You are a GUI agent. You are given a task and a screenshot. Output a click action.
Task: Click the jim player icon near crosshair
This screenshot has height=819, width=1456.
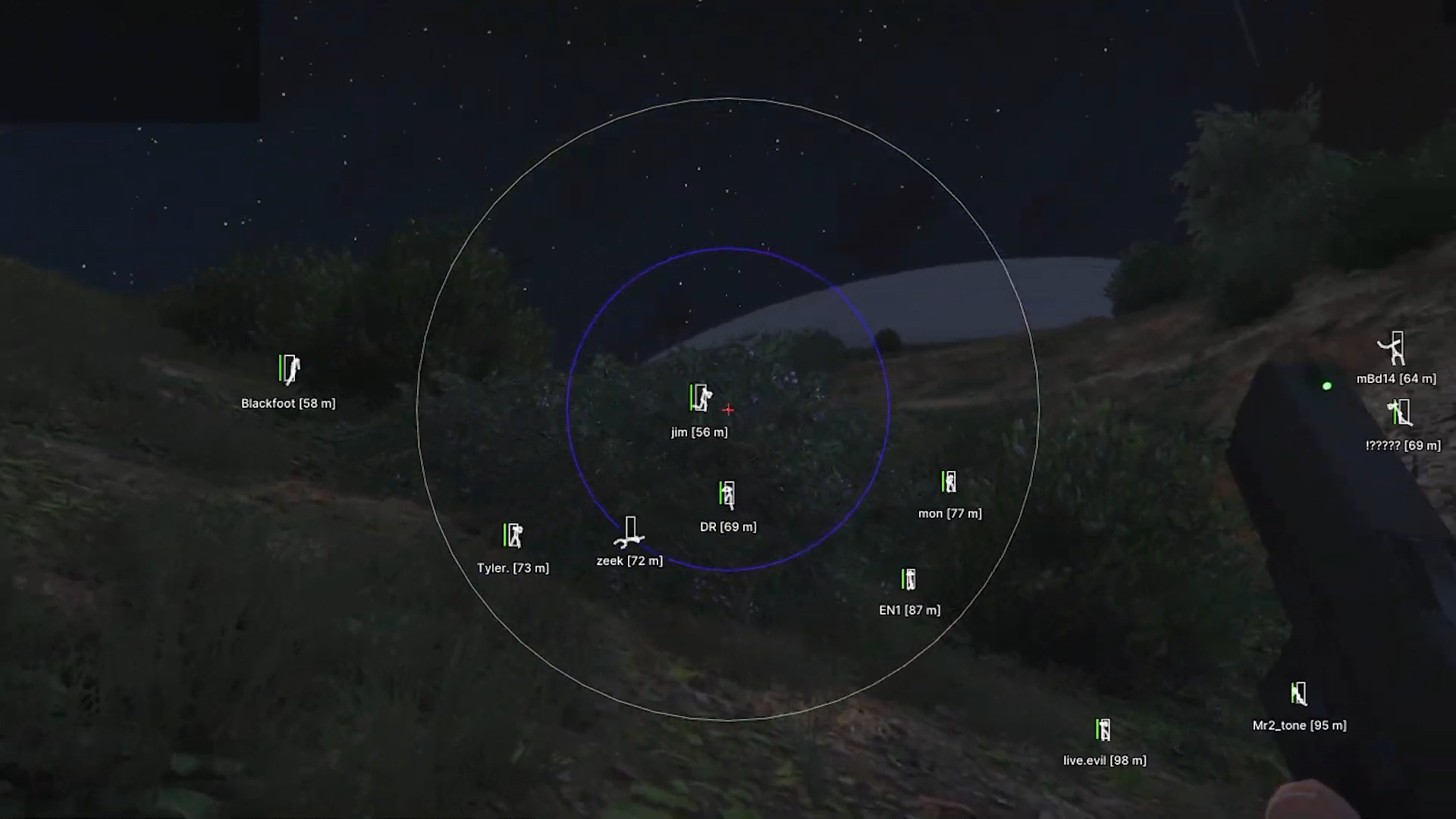pyautogui.click(x=699, y=397)
